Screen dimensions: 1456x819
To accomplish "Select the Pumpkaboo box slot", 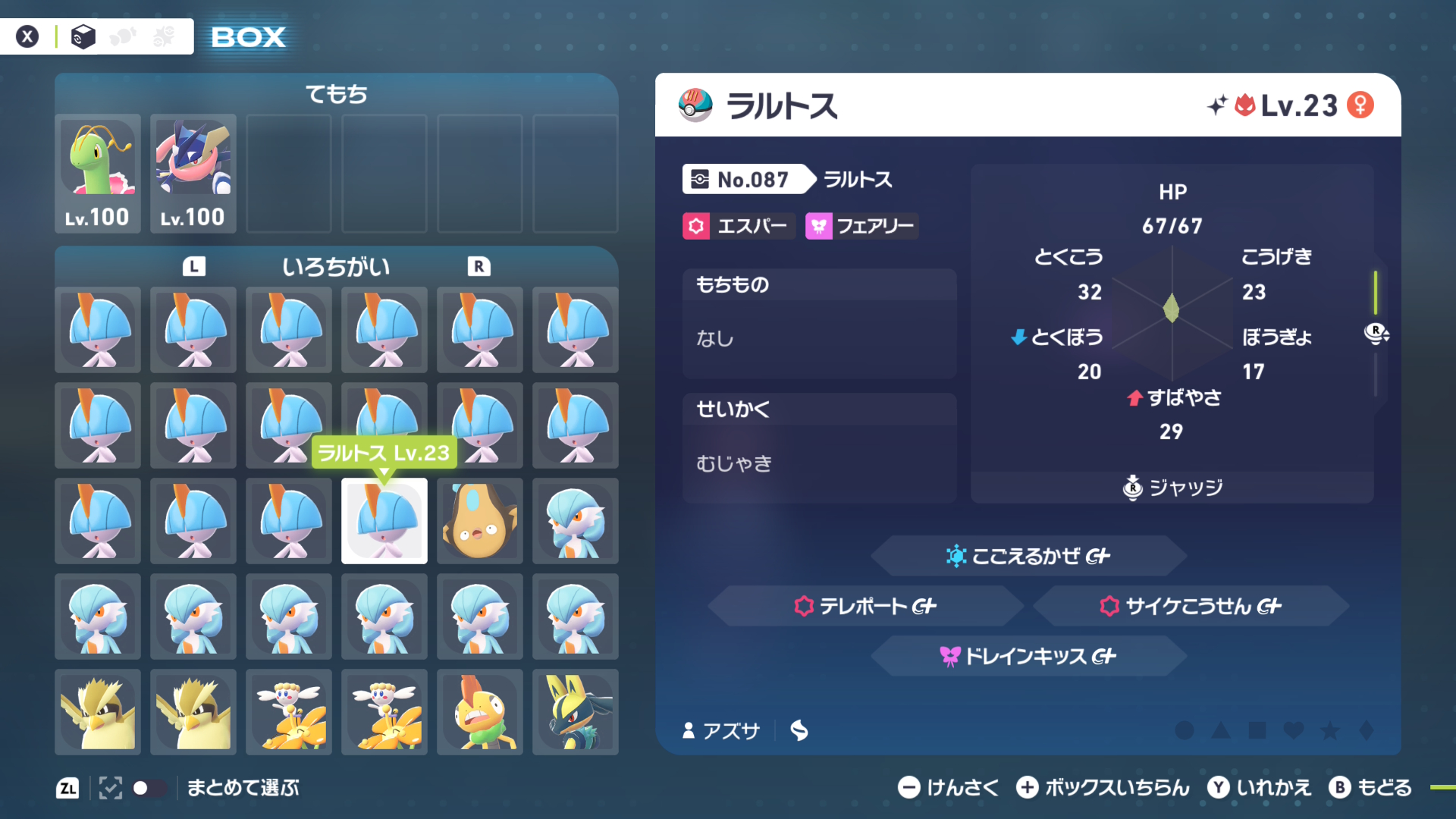I will (480, 521).
